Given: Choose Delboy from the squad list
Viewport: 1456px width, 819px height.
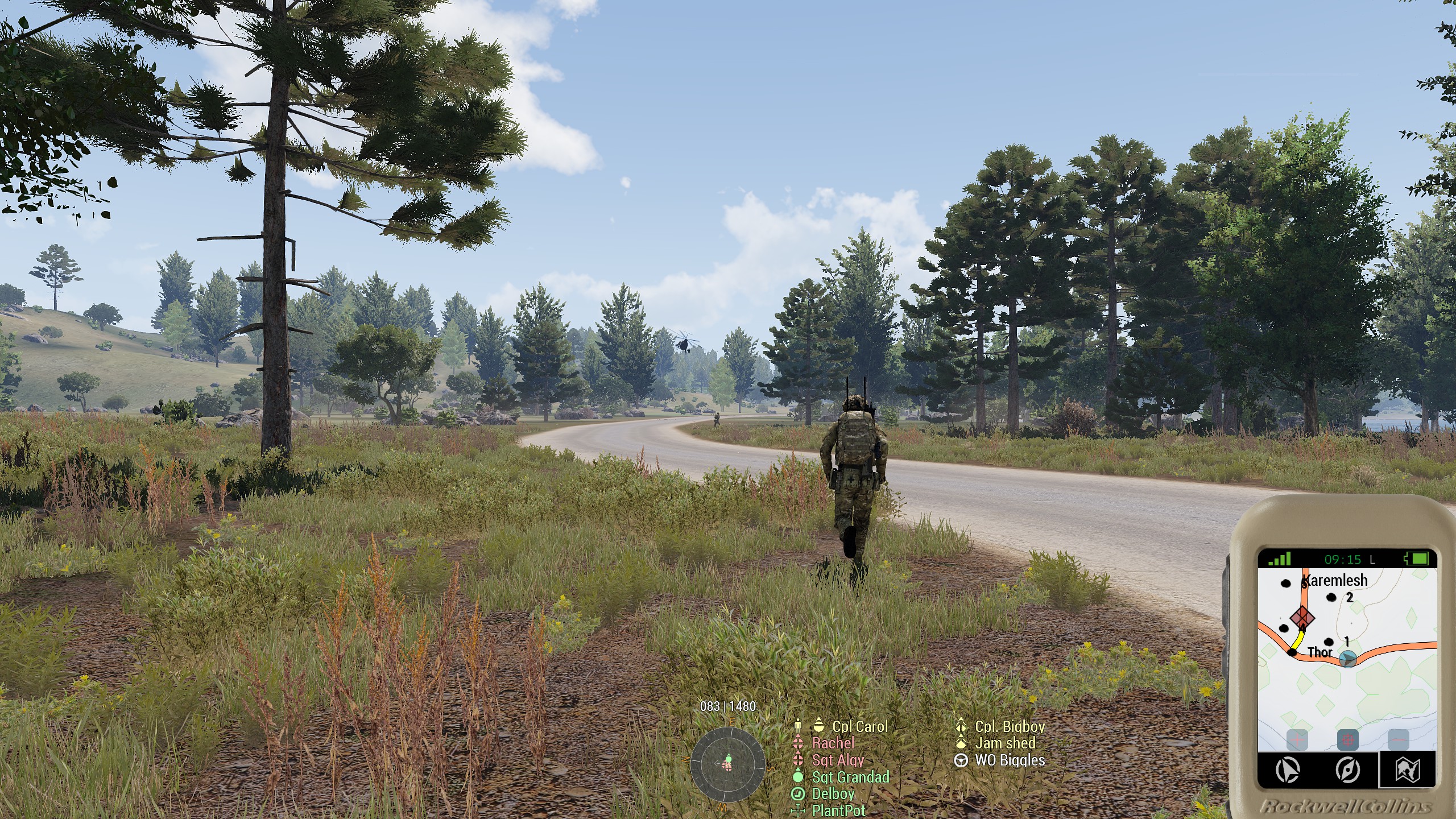Looking at the screenshot, I should point(833,793).
